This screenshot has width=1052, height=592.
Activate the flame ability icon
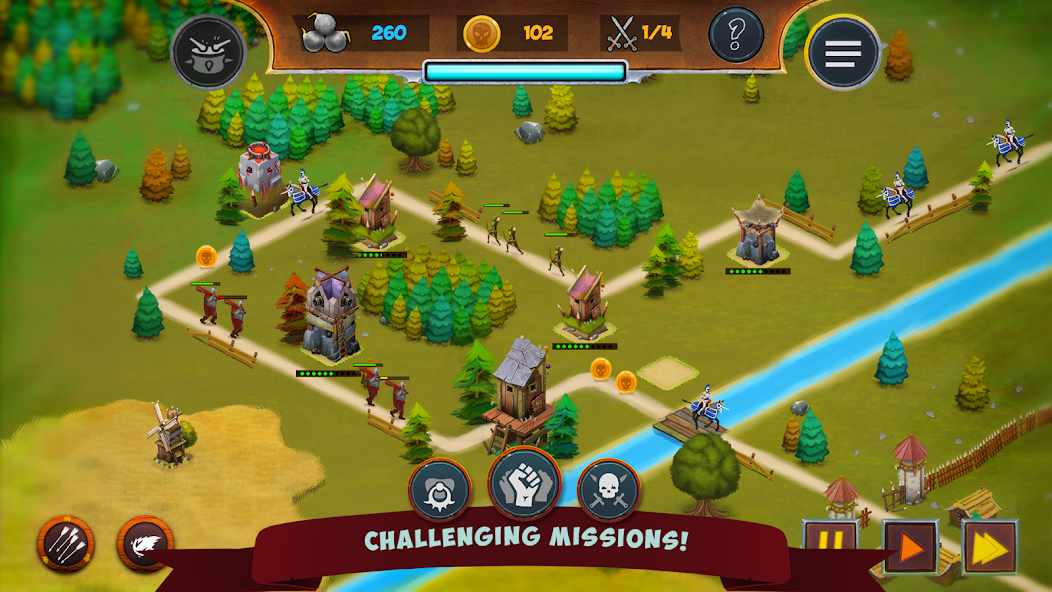[145, 544]
